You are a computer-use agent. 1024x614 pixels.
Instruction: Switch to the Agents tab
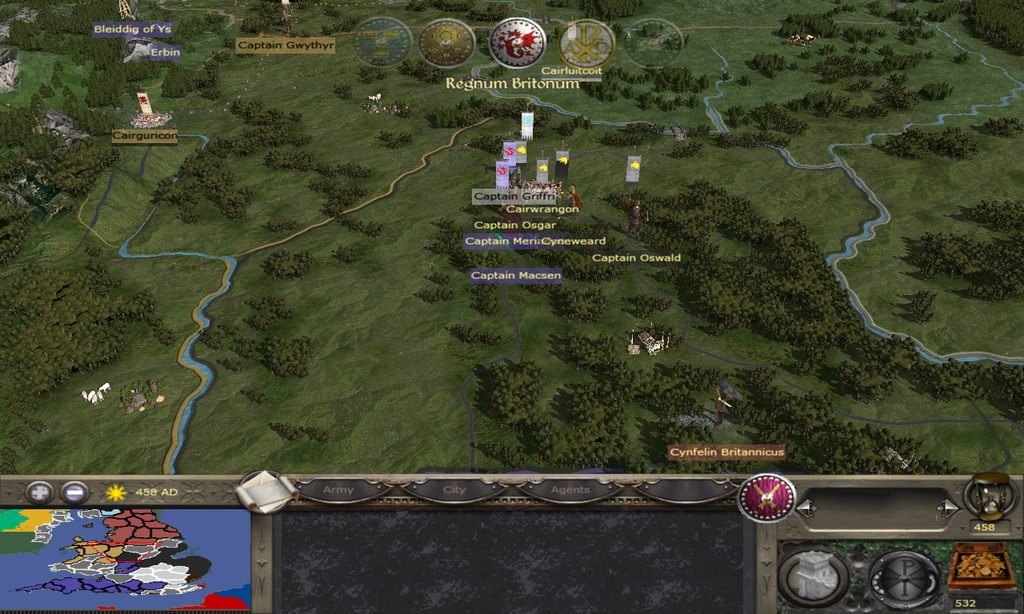click(x=570, y=491)
